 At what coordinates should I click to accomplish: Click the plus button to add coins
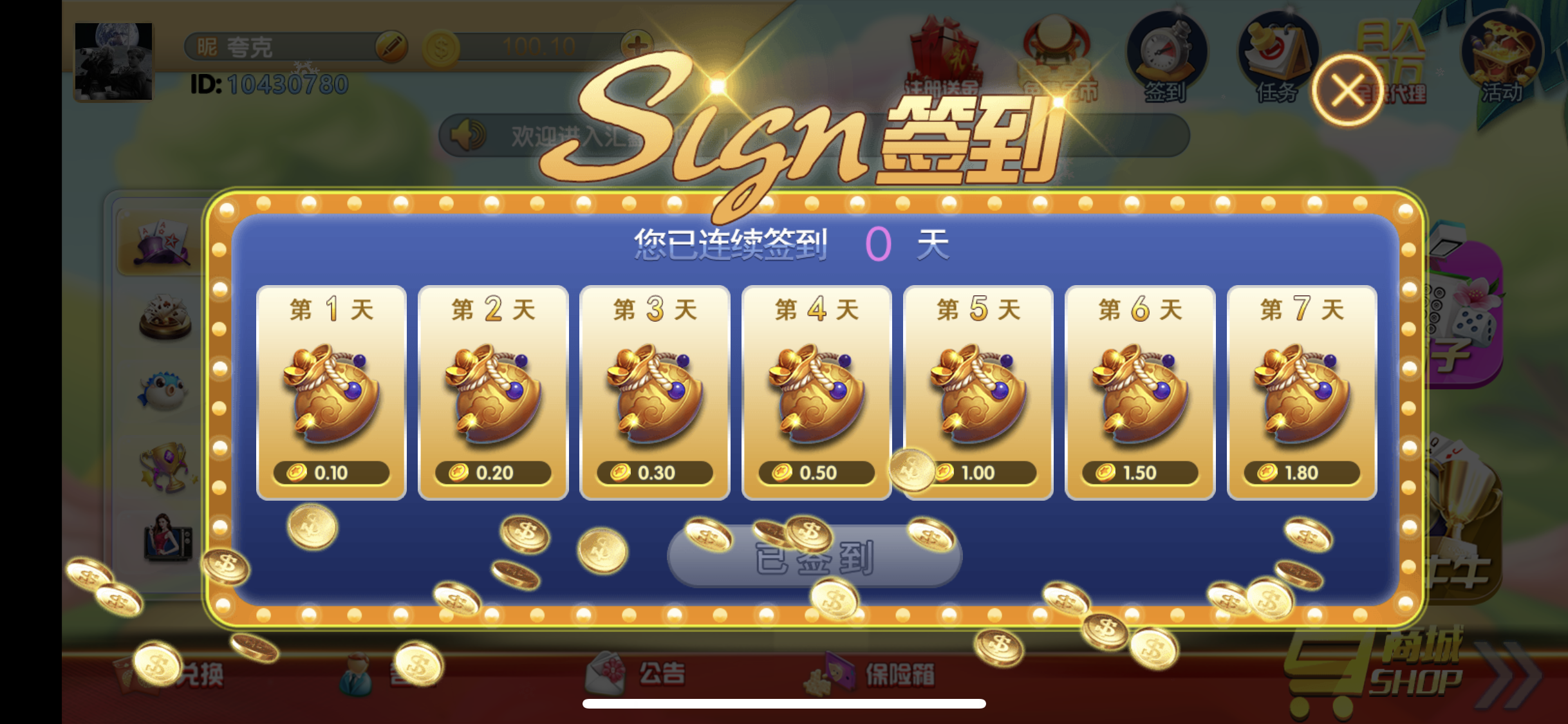[637, 46]
